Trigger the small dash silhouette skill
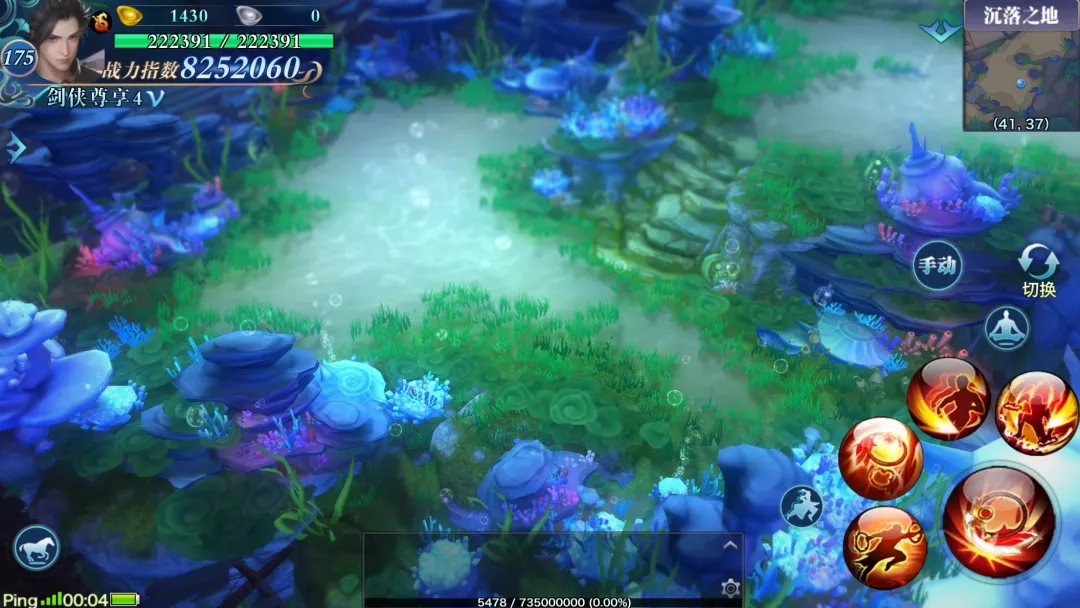 coord(802,506)
